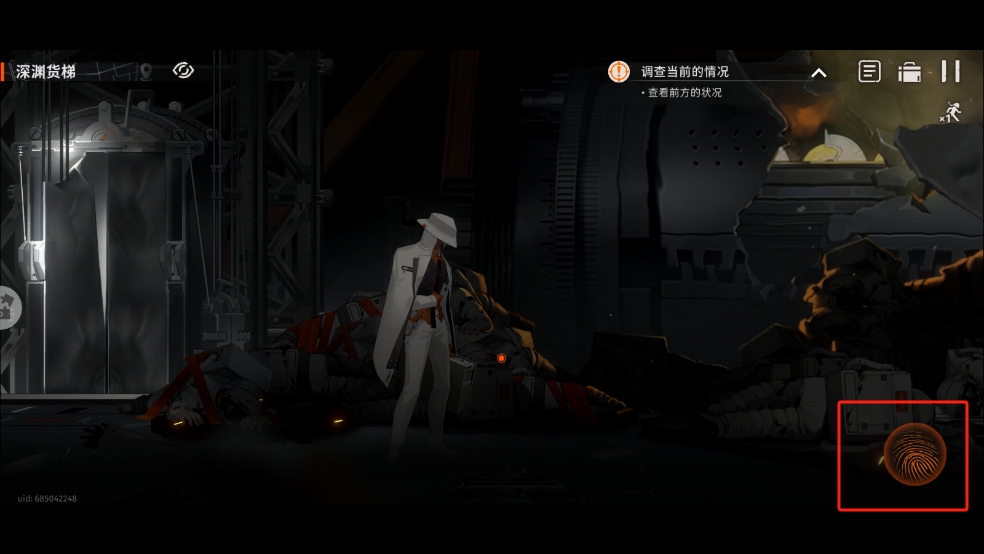Image resolution: width=984 pixels, height=554 pixels.
Task: Collapse the objective tracker with the arrow
Action: [x=818, y=72]
